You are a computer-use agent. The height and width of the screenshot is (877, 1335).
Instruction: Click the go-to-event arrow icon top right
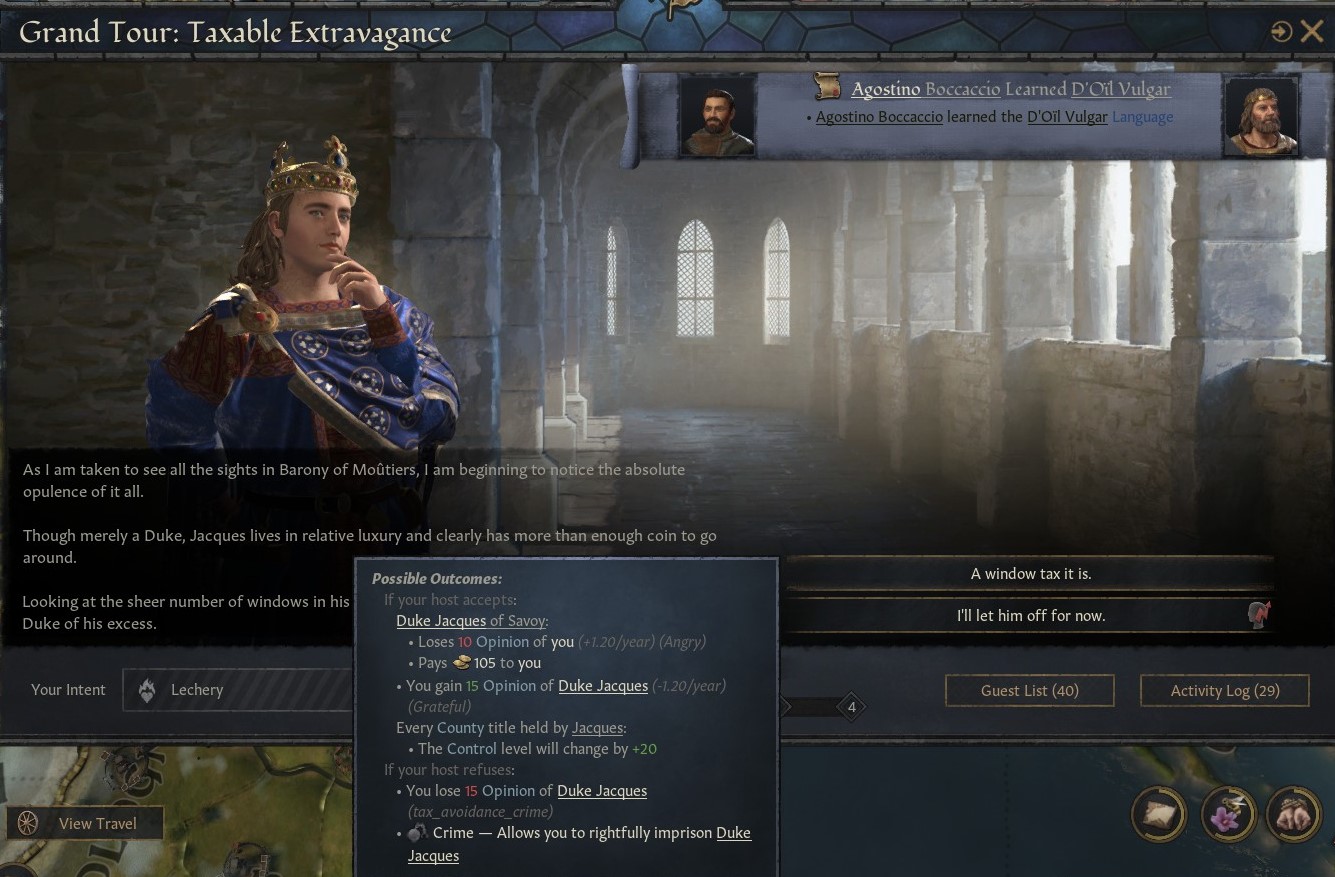1282,31
